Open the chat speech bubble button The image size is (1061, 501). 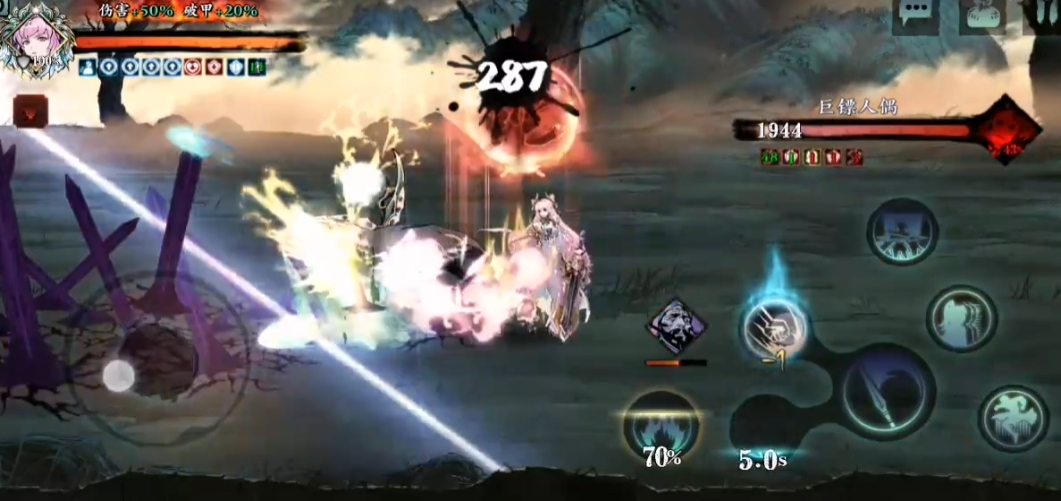pyautogui.click(x=914, y=15)
